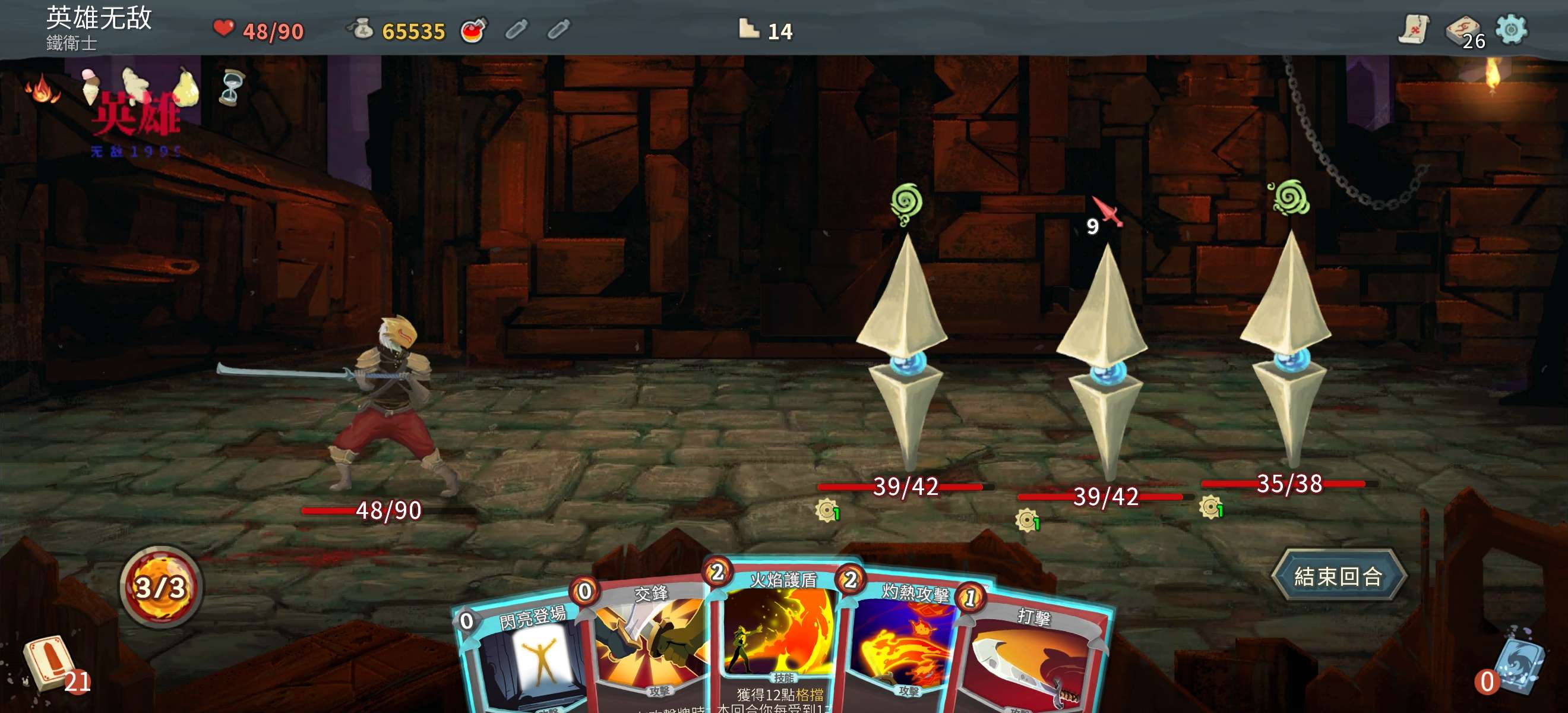Open the map scroll icon
The image size is (1568, 713).
pyautogui.click(x=1412, y=29)
